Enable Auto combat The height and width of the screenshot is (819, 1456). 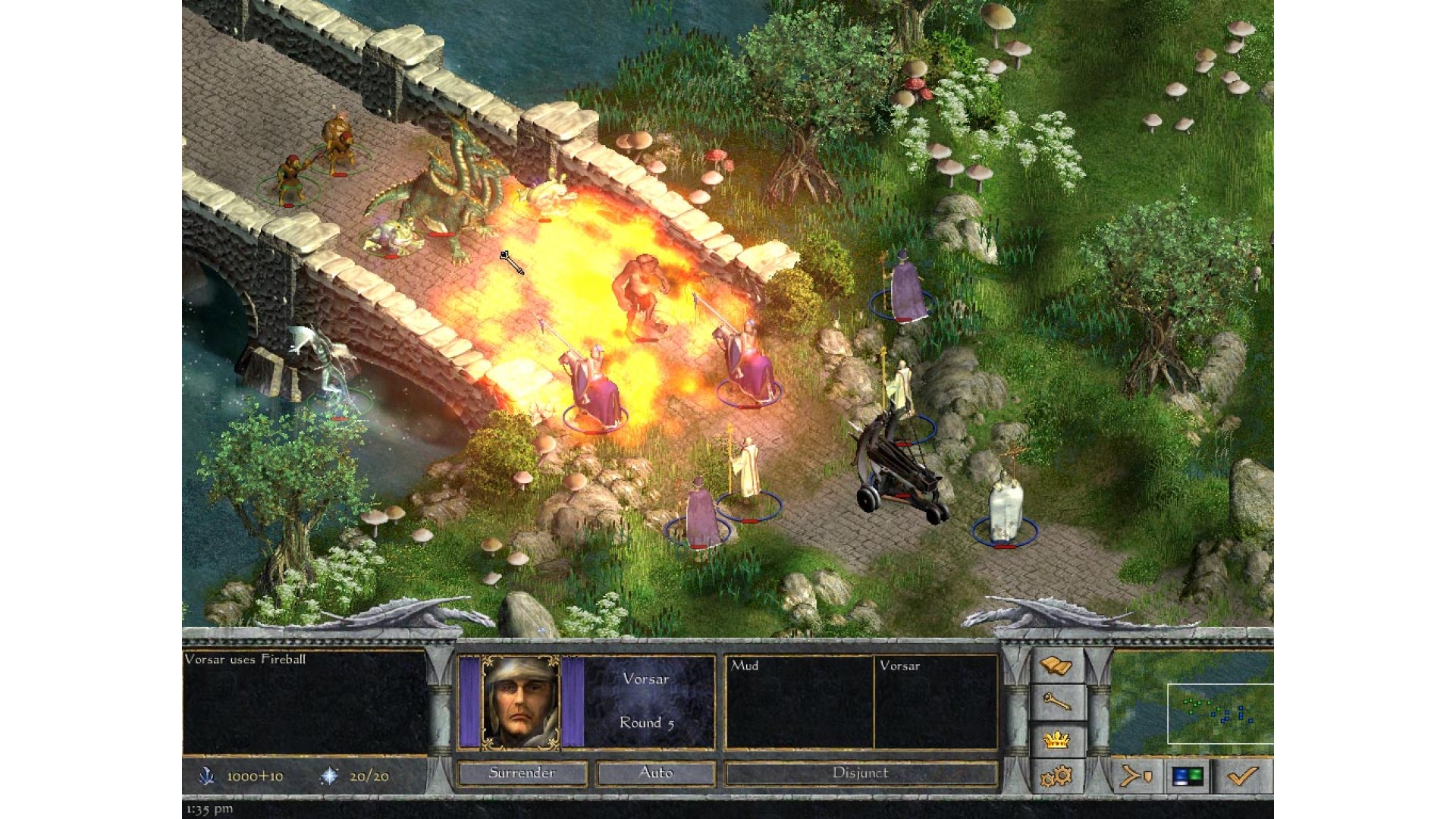[656, 773]
